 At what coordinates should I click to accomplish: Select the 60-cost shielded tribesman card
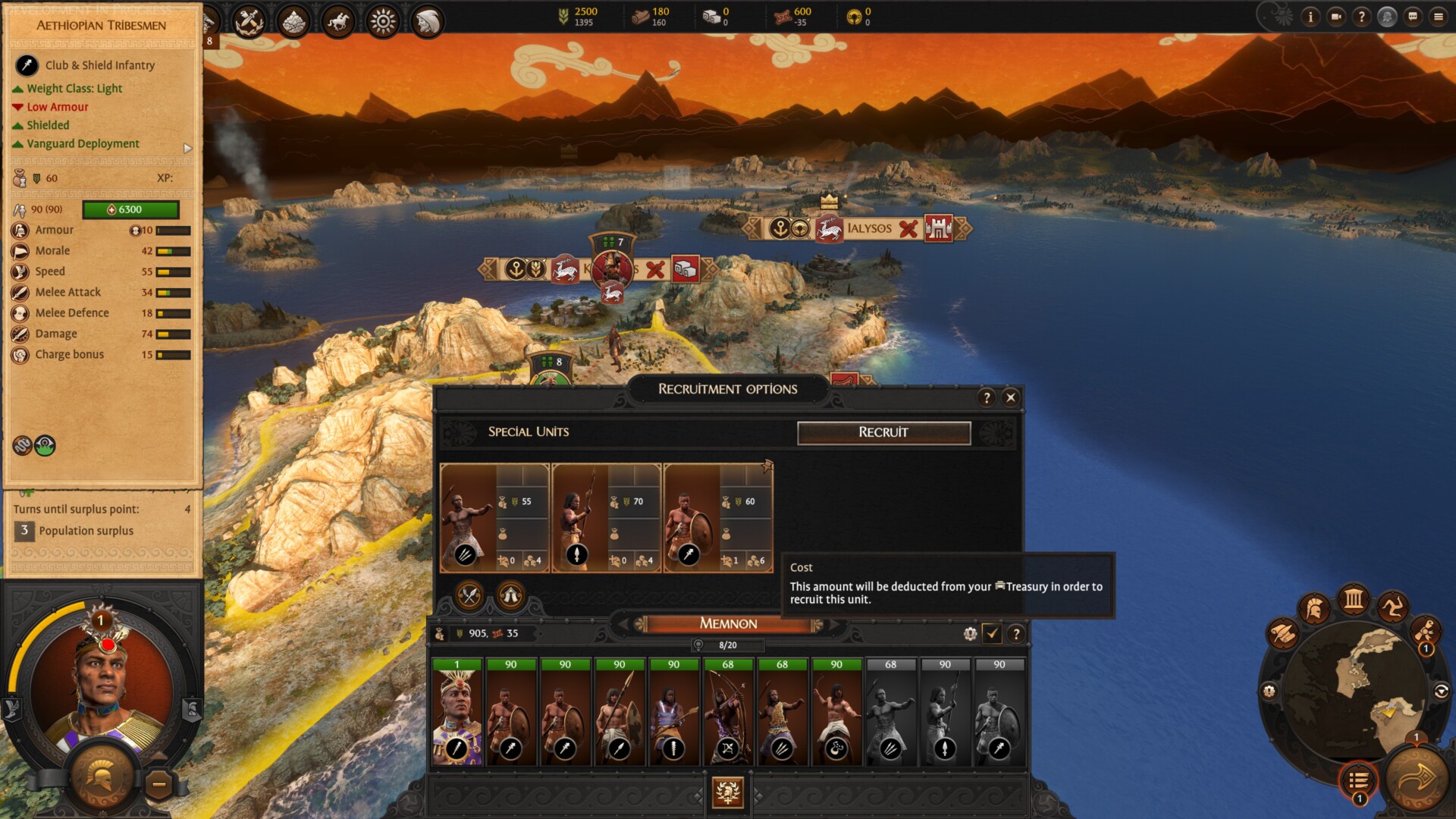click(x=717, y=517)
